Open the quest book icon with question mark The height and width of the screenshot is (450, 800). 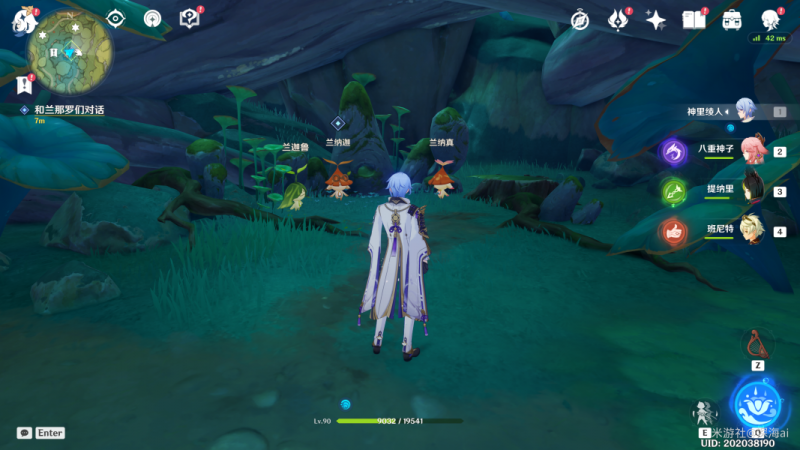click(189, 19)
